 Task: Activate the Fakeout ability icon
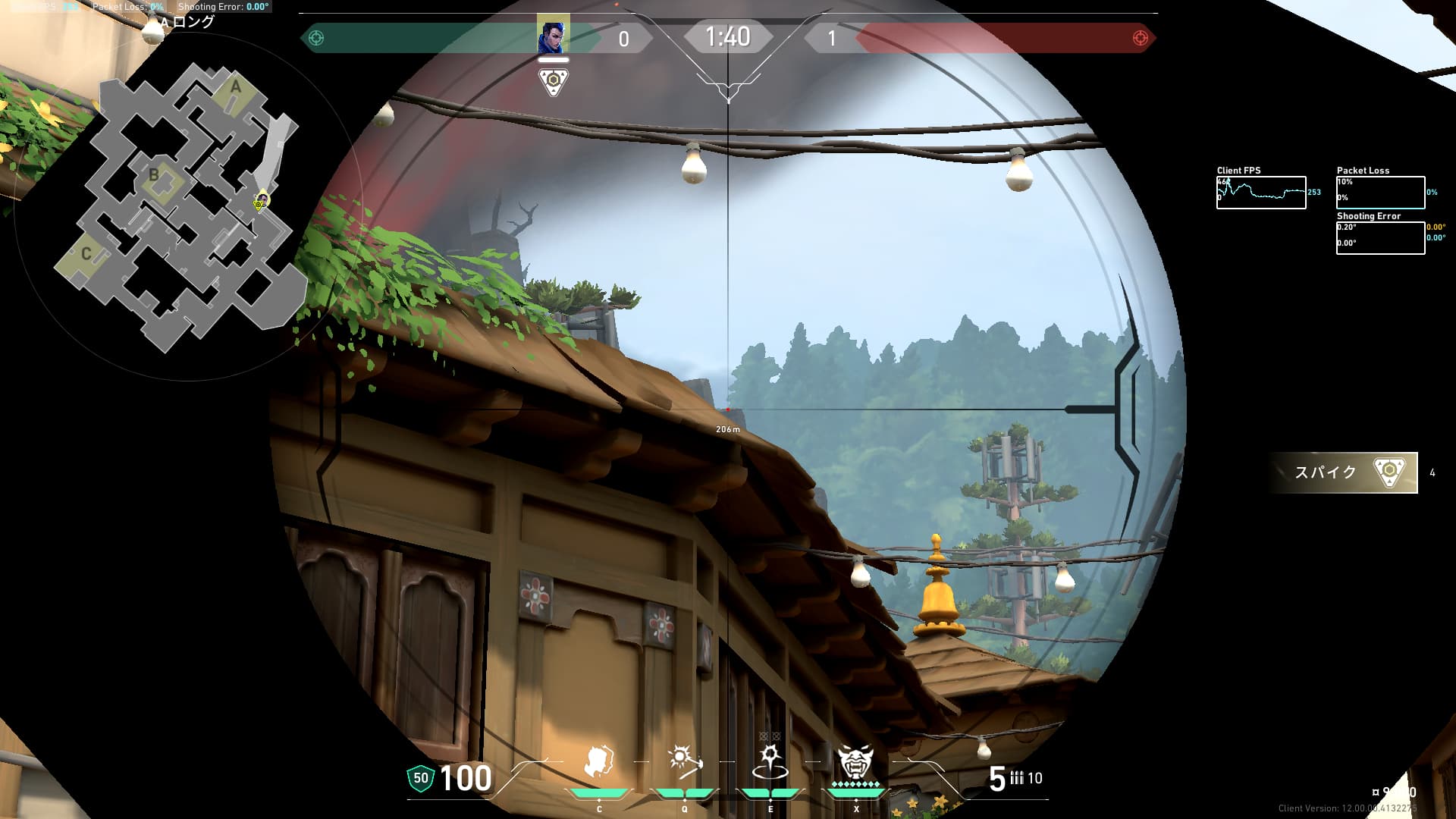599,763
